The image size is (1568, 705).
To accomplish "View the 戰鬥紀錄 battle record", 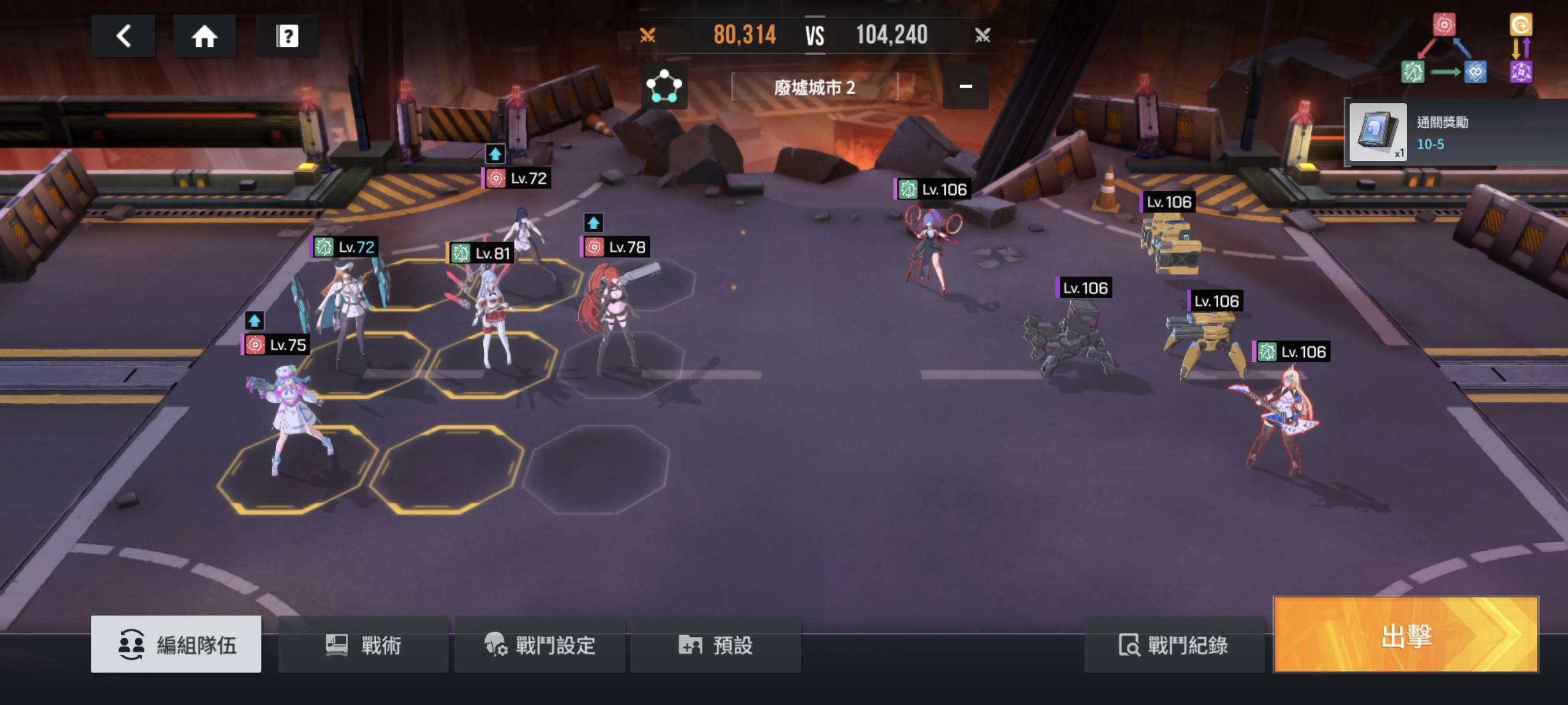I will (1174, 644).
